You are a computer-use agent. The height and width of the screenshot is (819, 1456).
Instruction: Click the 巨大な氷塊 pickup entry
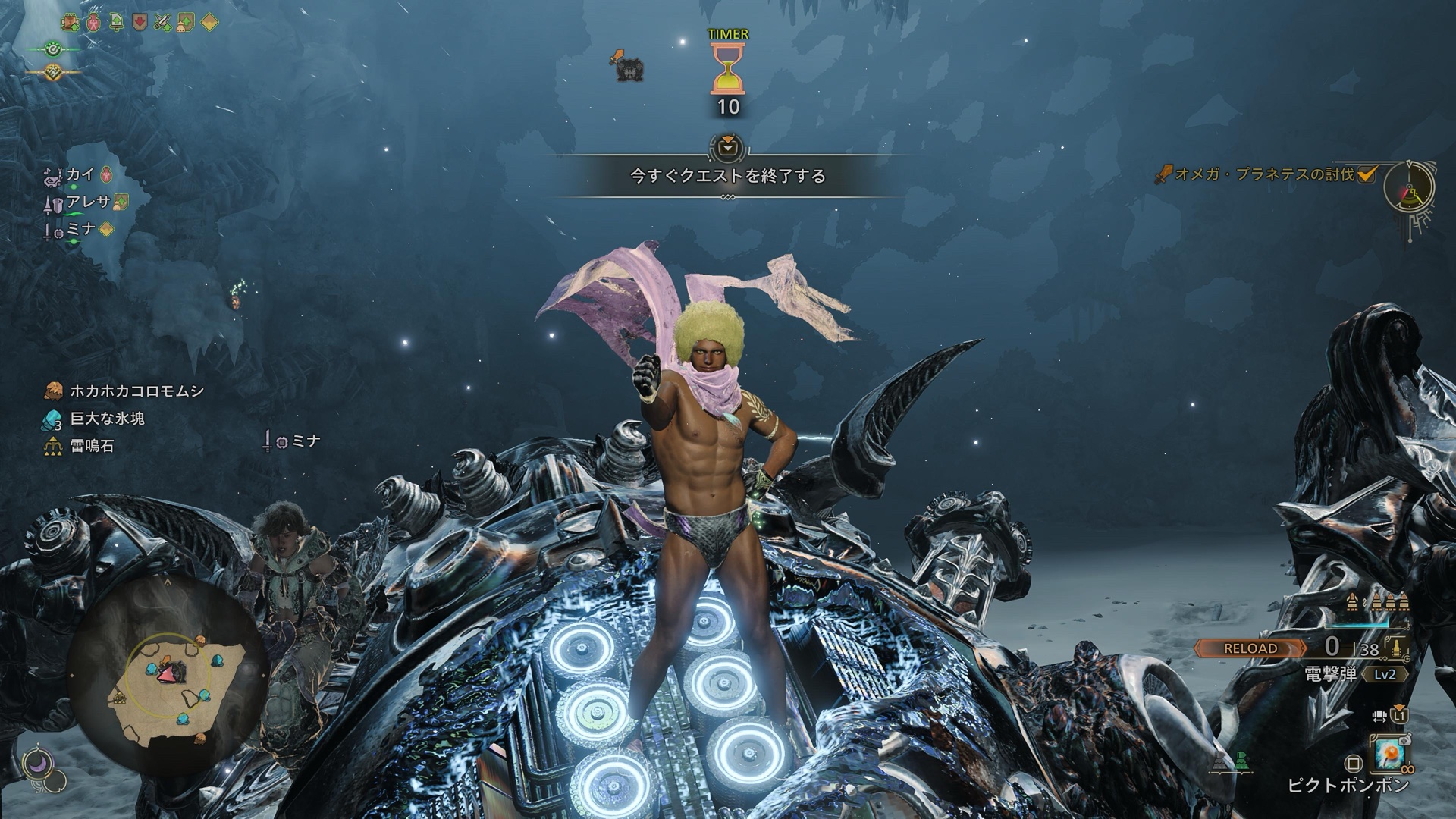(106, 419)
